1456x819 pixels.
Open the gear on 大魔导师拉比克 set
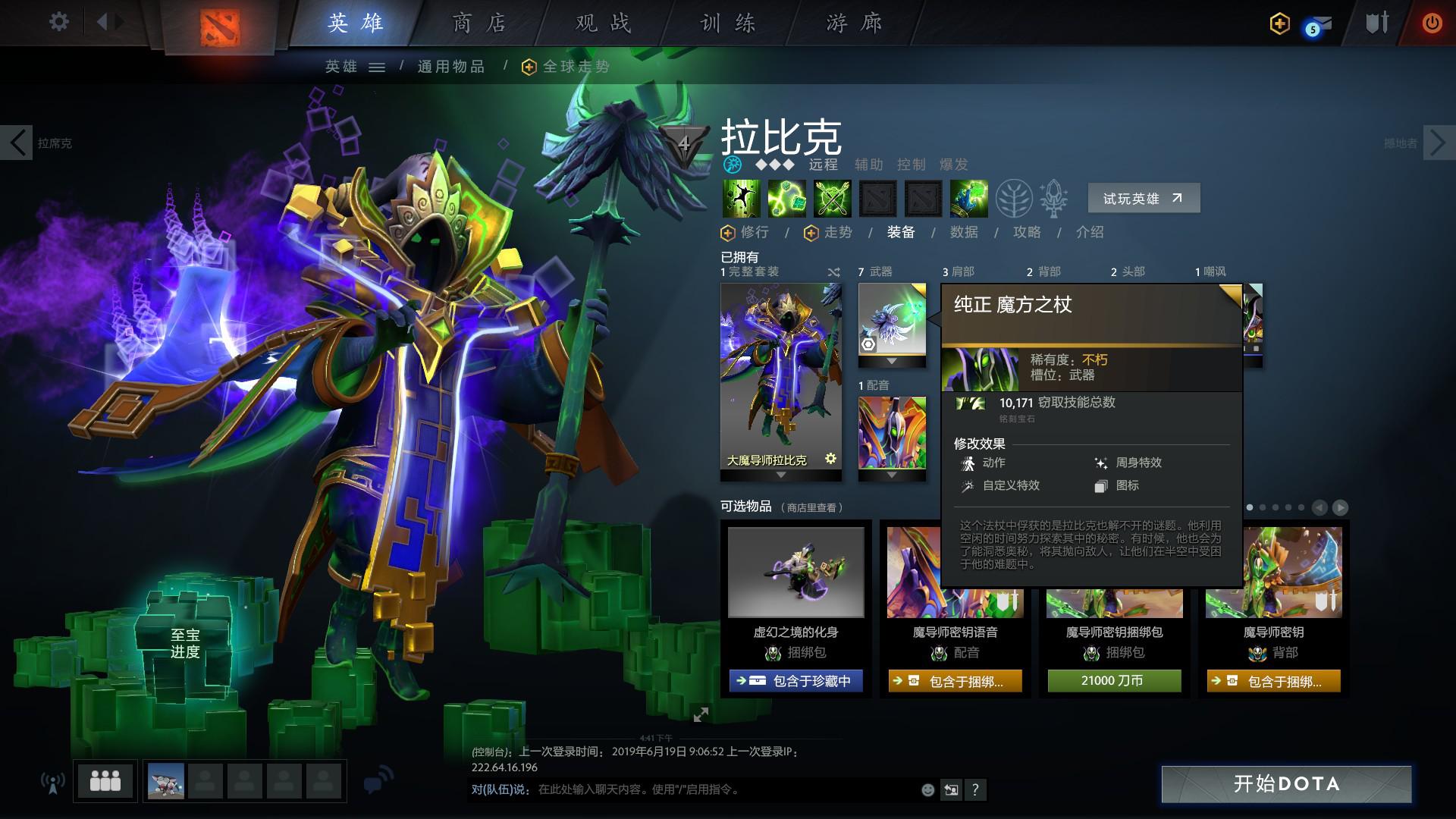coord(830,459)
